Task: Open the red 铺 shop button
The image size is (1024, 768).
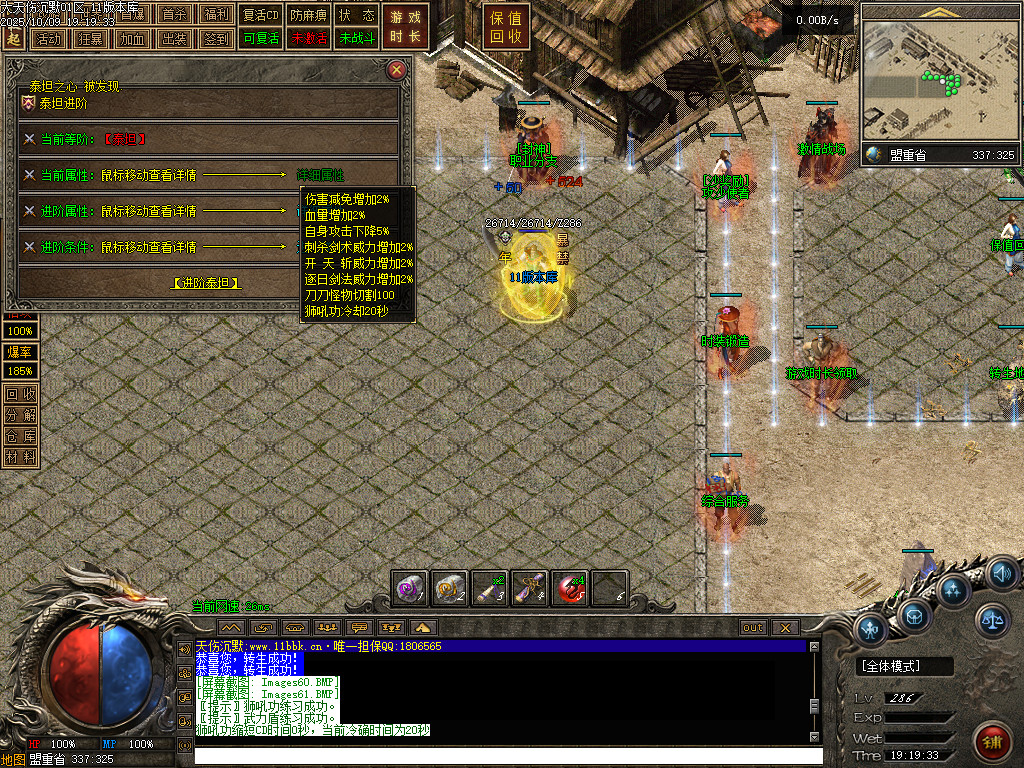Action: tap(993, 743)
